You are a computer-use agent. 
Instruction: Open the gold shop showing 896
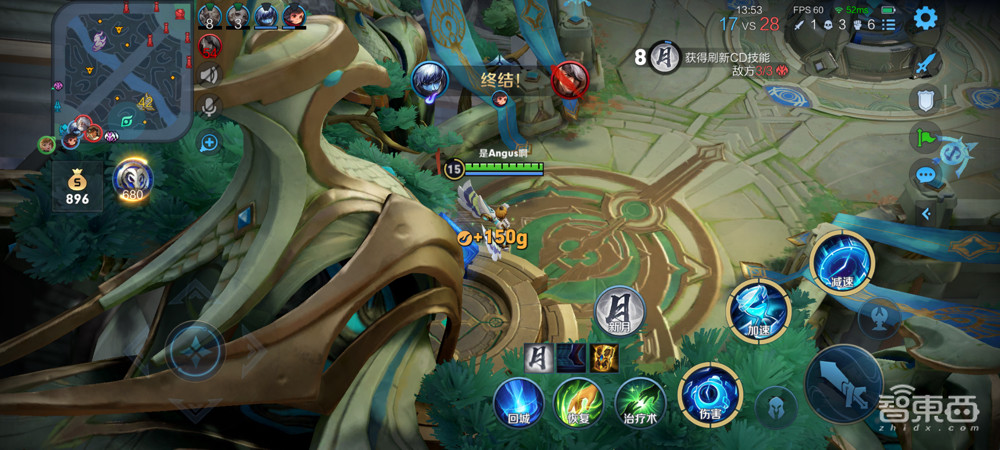[77, 186]
